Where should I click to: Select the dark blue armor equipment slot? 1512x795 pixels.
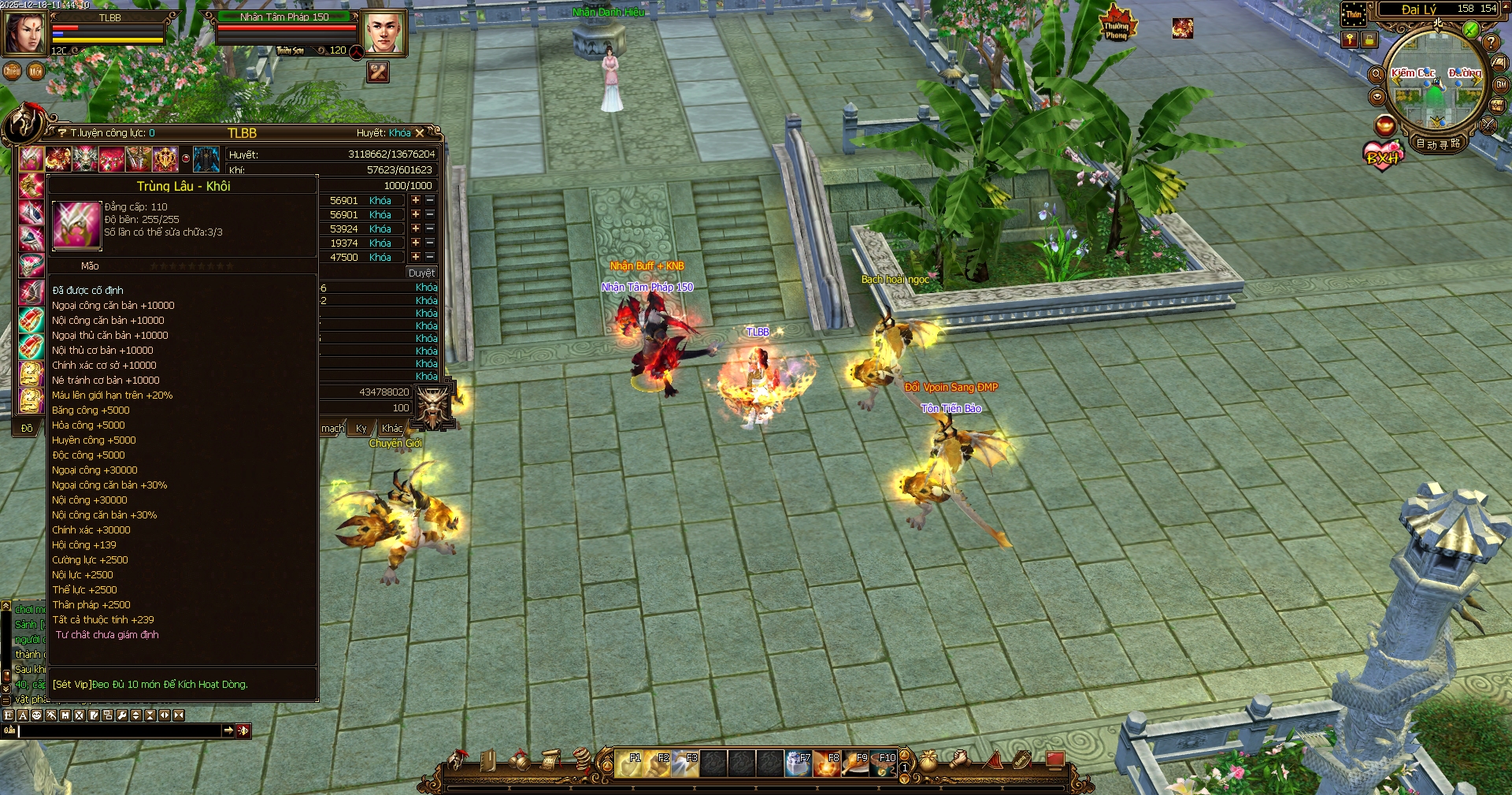[206, 158]
